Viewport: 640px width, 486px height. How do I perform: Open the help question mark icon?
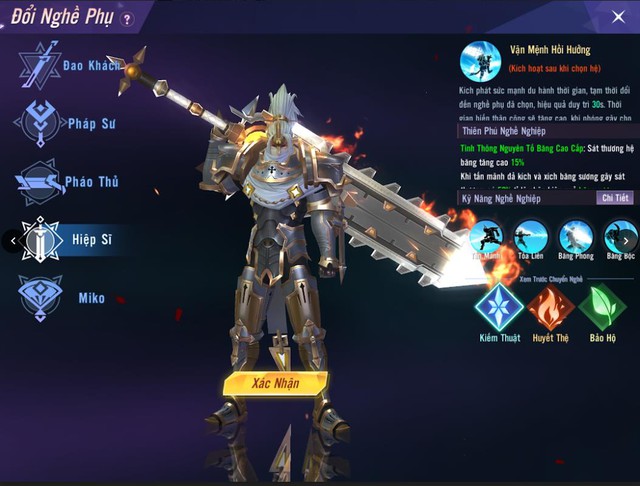(x=126, y=18)
